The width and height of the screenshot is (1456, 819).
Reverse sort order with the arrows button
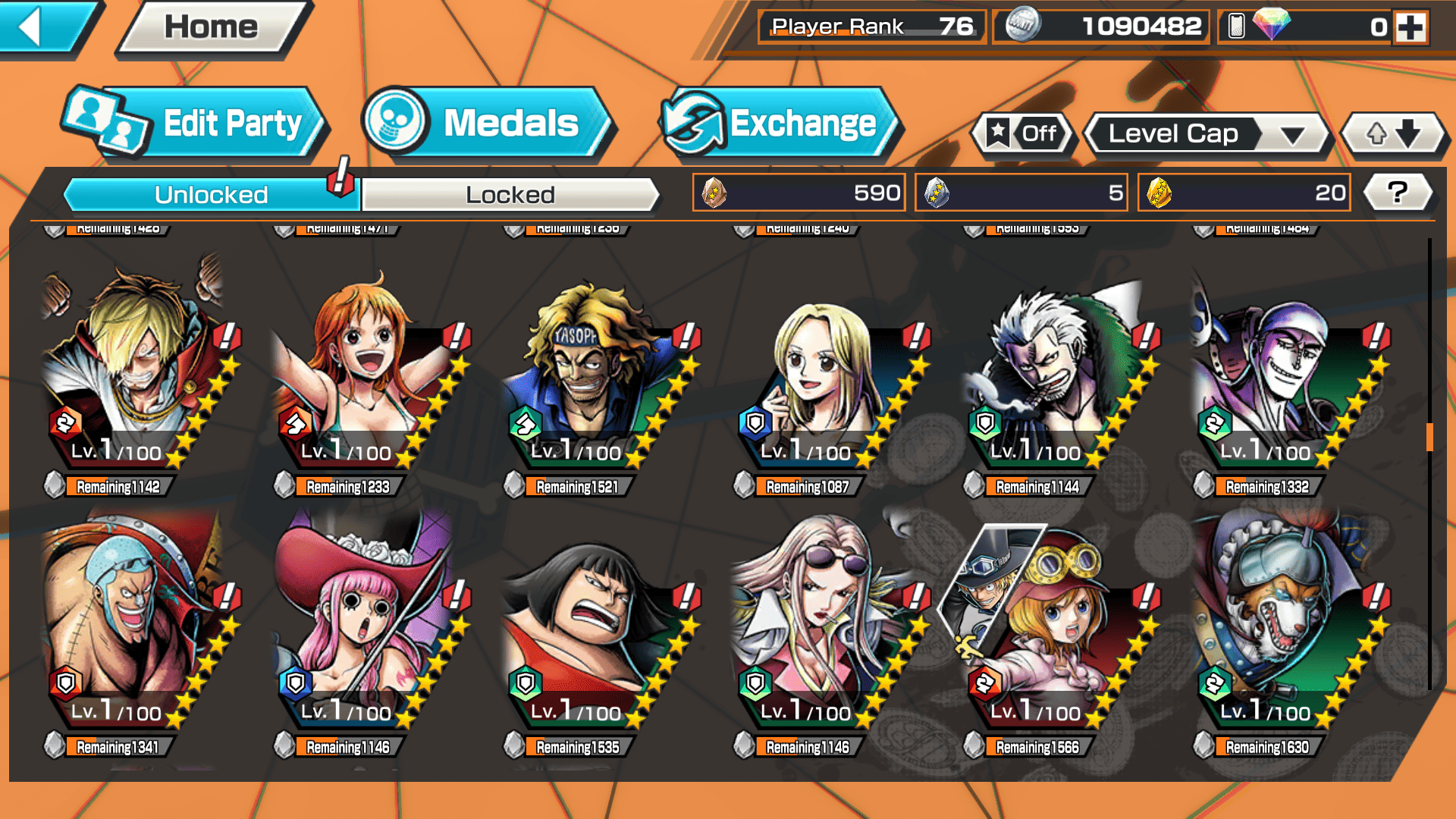point(1393,134)
